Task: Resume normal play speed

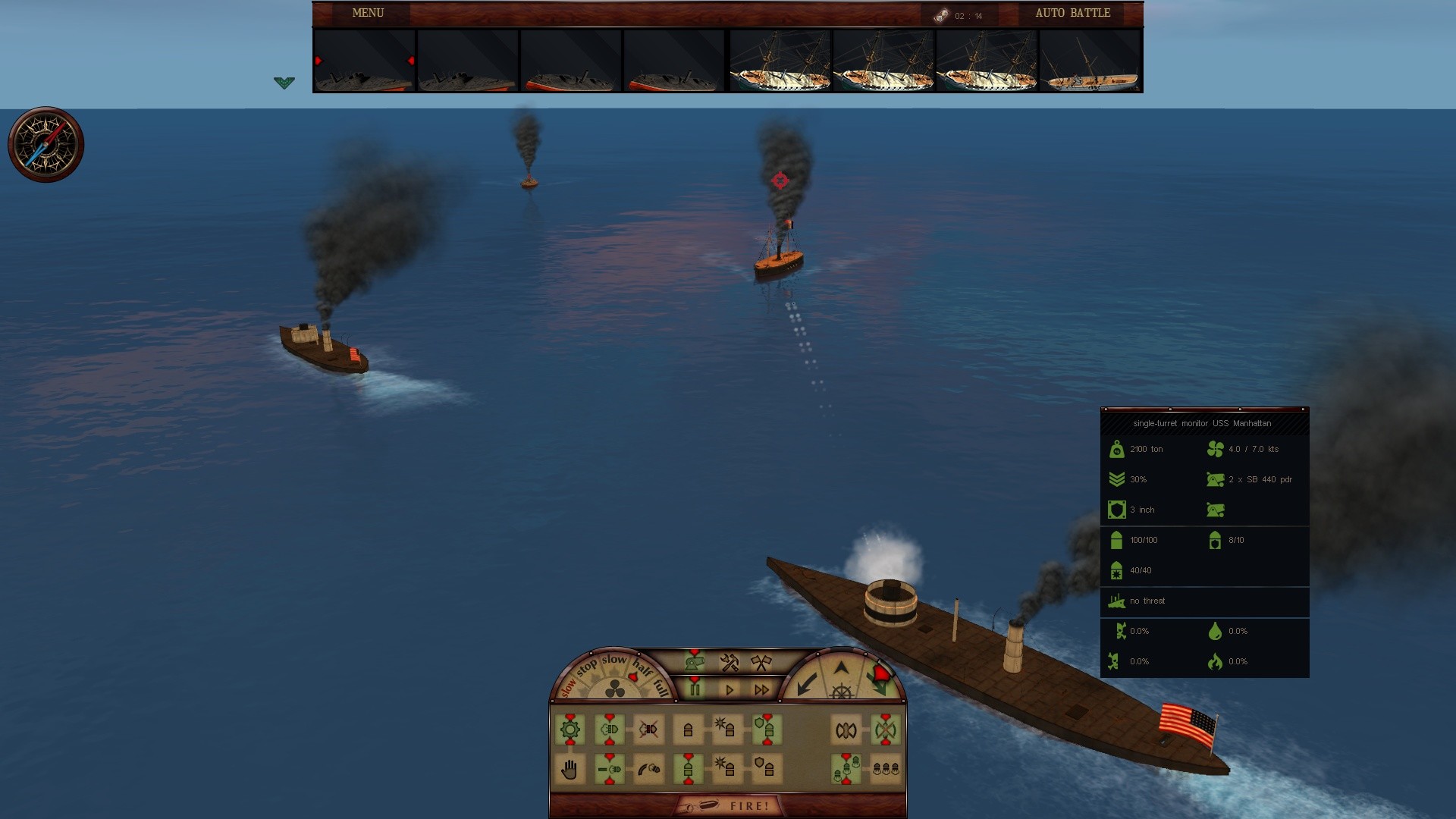Action: click(730, 689)
